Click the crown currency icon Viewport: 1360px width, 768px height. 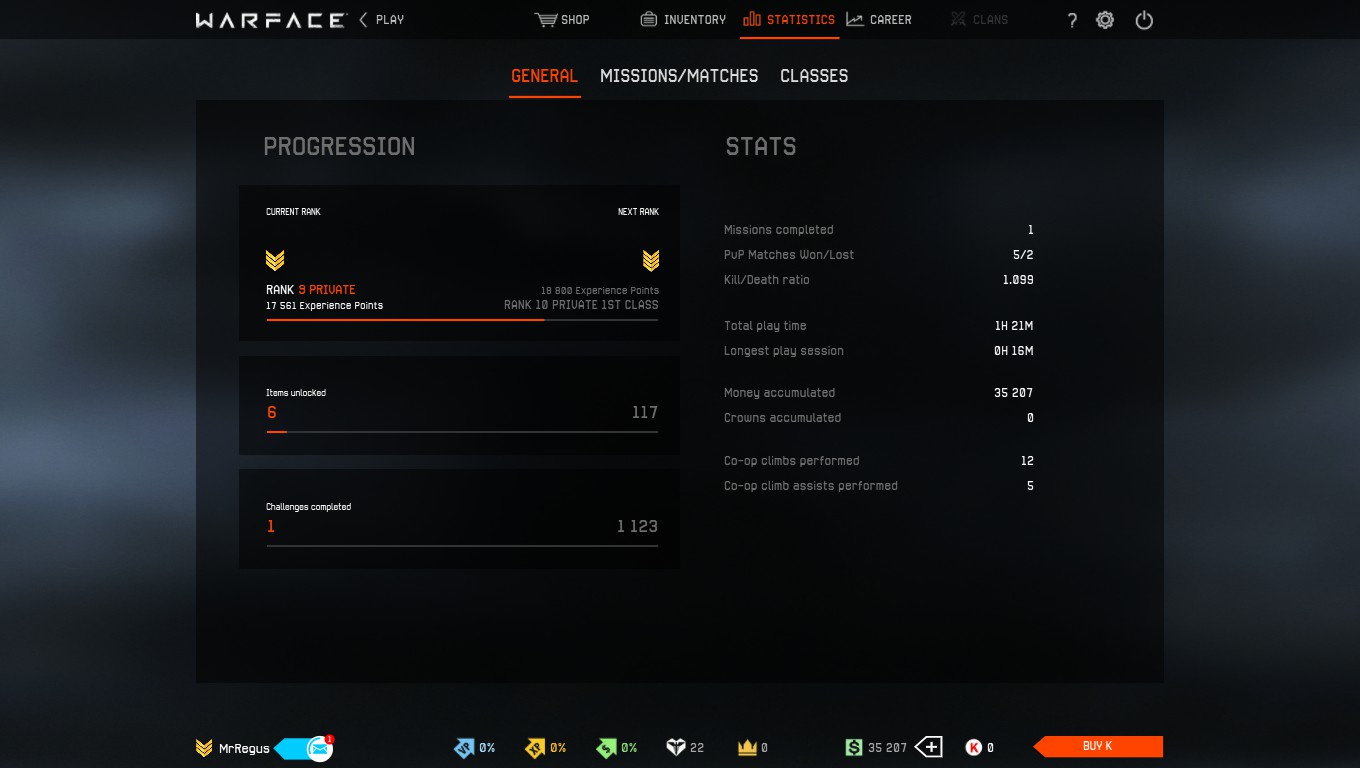pos(748,747)
